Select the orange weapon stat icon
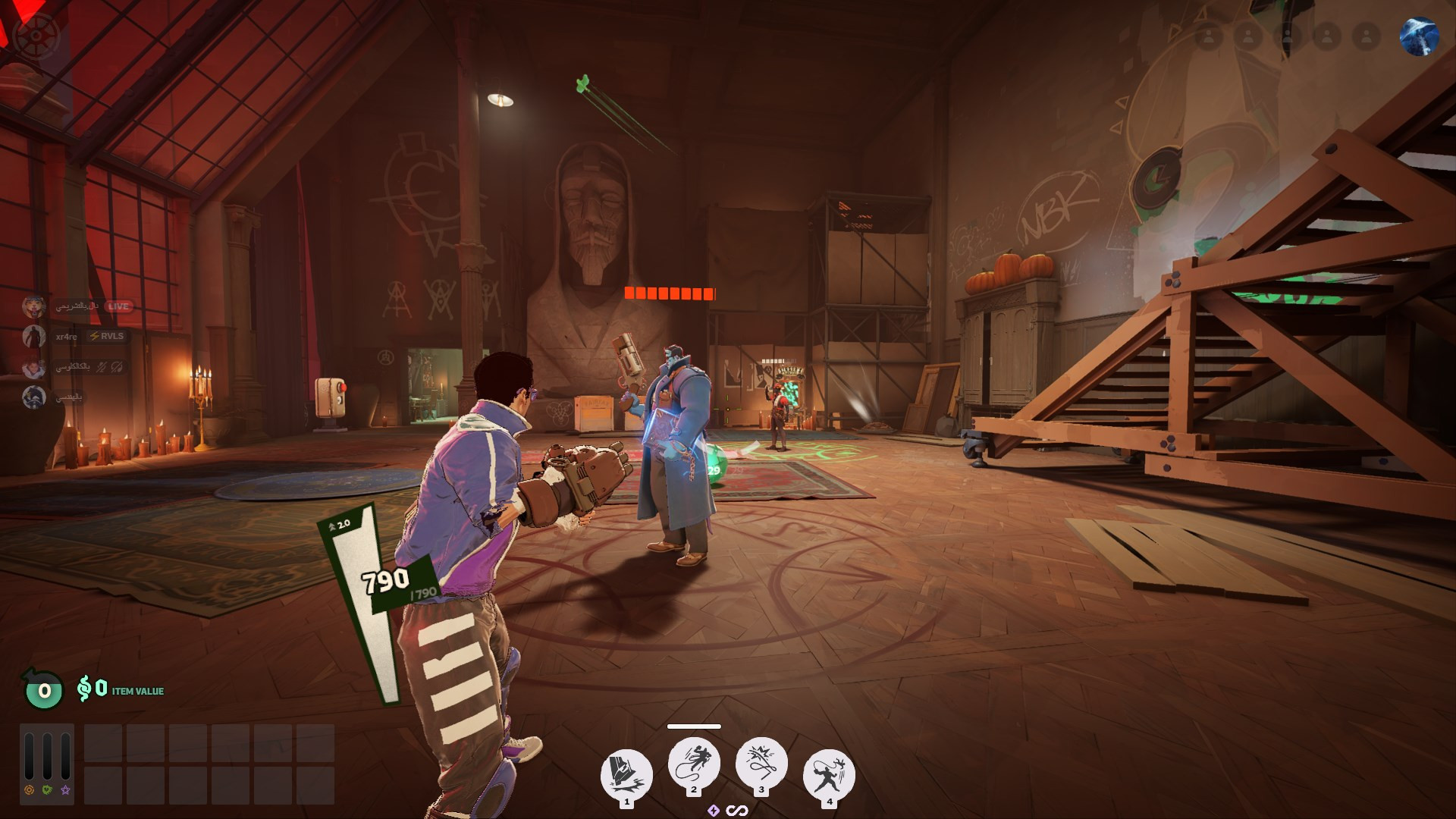This screenshot has height=819, width=1456. point(29,790)
